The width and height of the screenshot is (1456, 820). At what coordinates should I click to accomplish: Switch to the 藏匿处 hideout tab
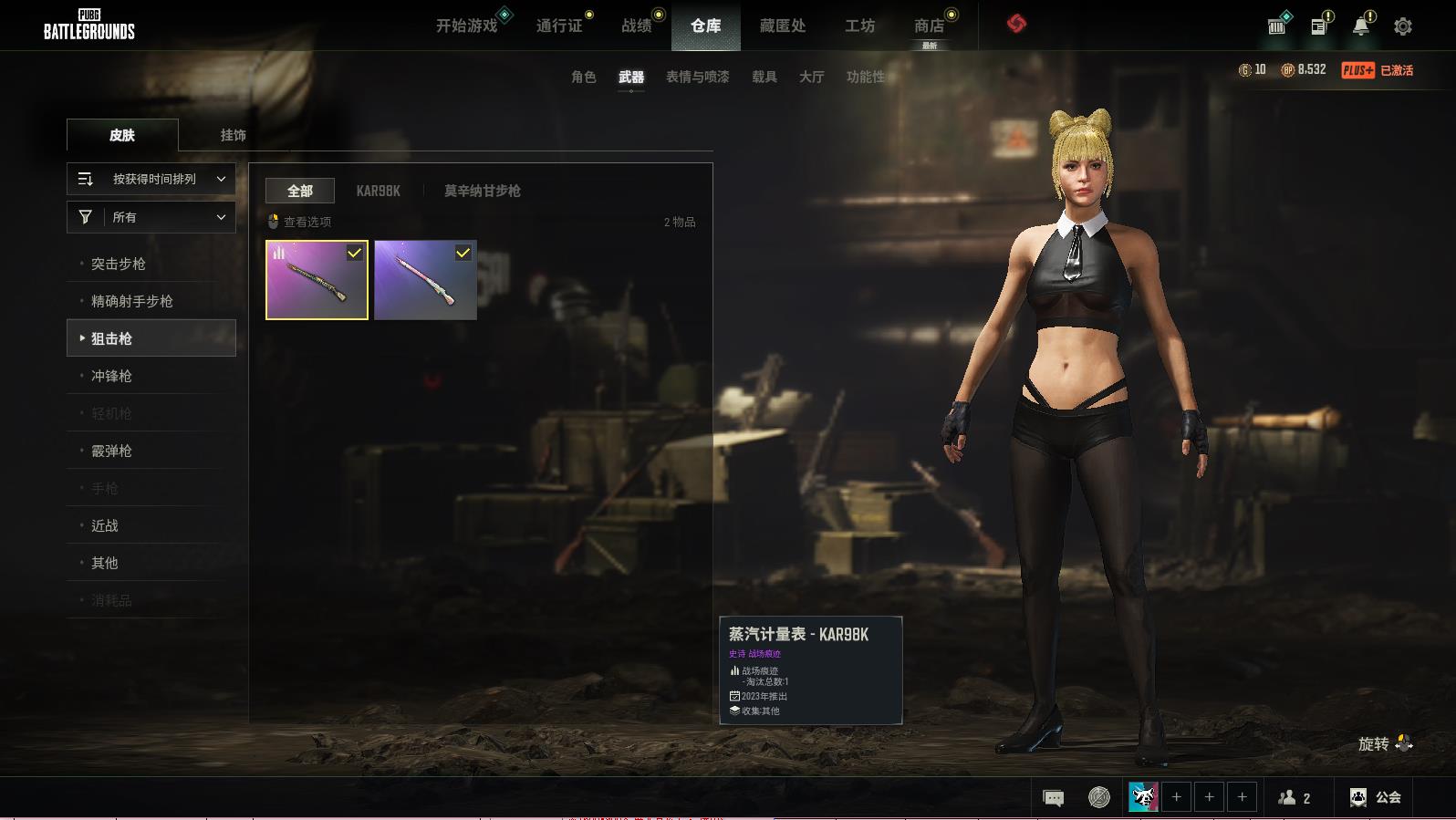click(x=783, y=26)
